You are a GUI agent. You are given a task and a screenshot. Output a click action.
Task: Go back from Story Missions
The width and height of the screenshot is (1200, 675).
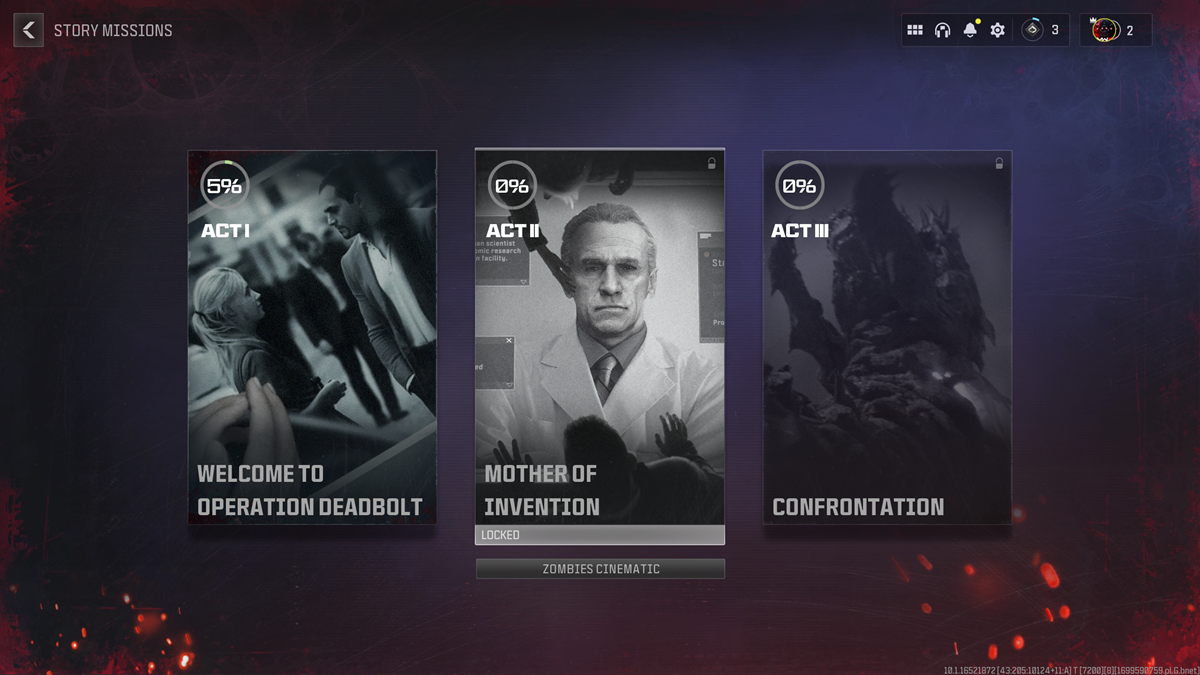point(28,30)
